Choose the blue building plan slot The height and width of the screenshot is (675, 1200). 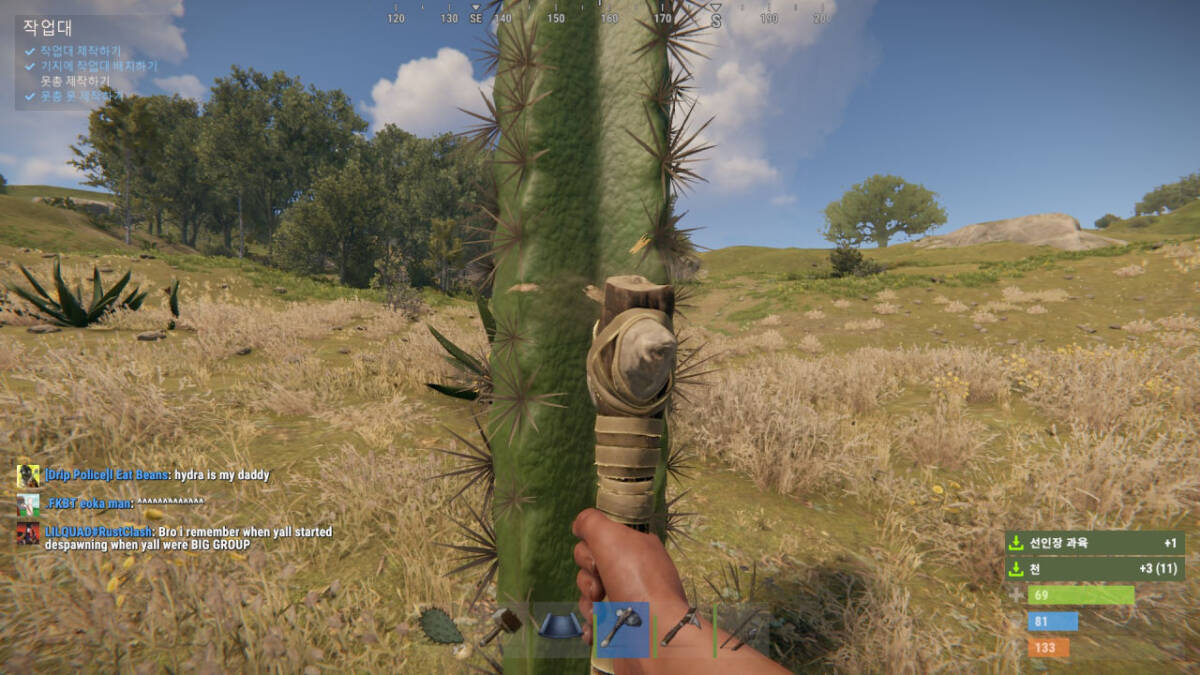(561, 628)
